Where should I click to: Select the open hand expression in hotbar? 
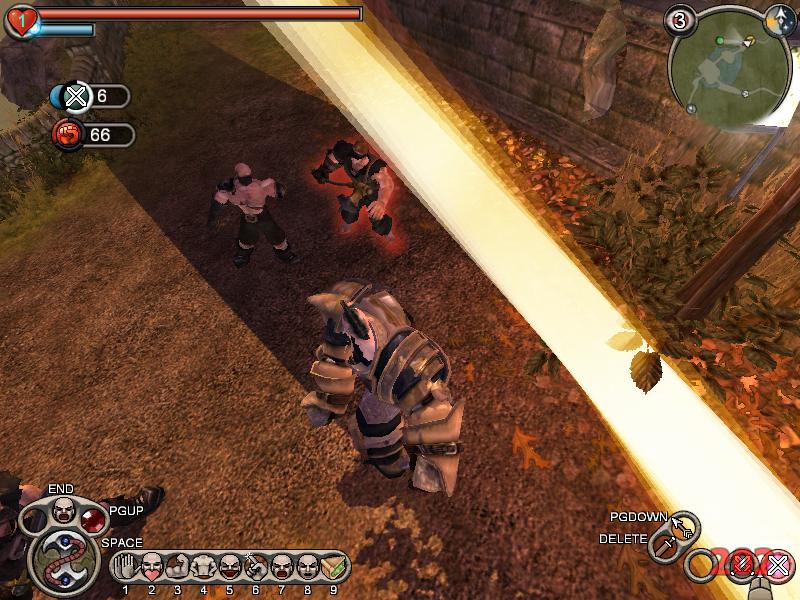pos(126,567)
